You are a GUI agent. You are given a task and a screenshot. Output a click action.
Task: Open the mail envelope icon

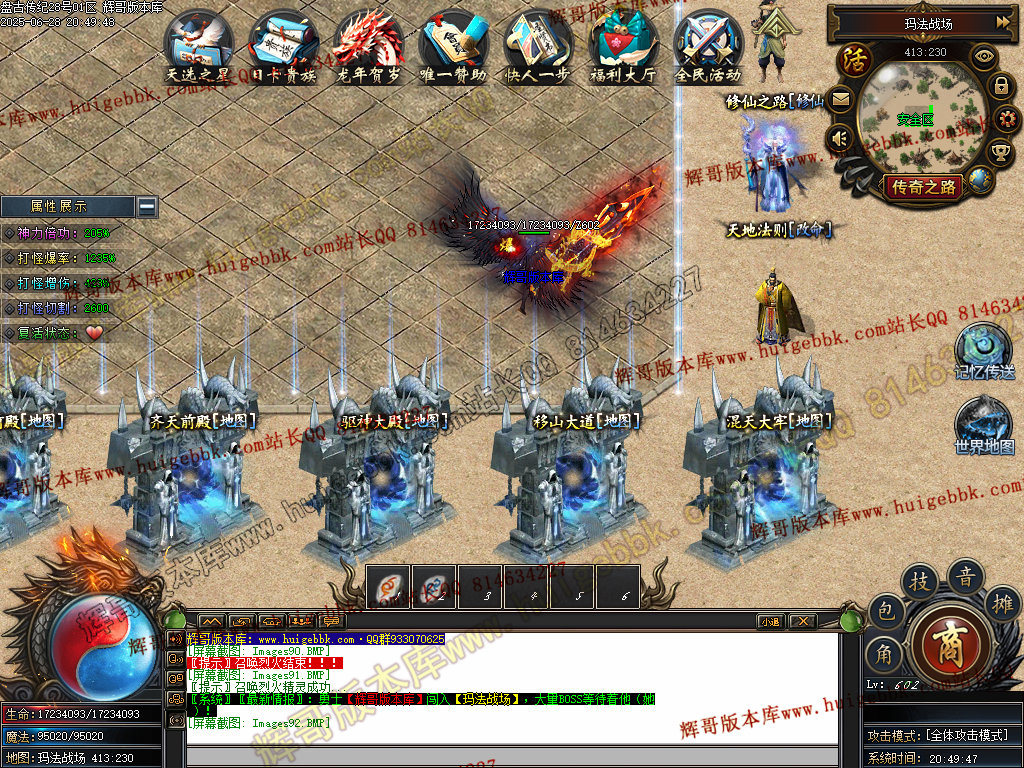(x=840, y=99)
